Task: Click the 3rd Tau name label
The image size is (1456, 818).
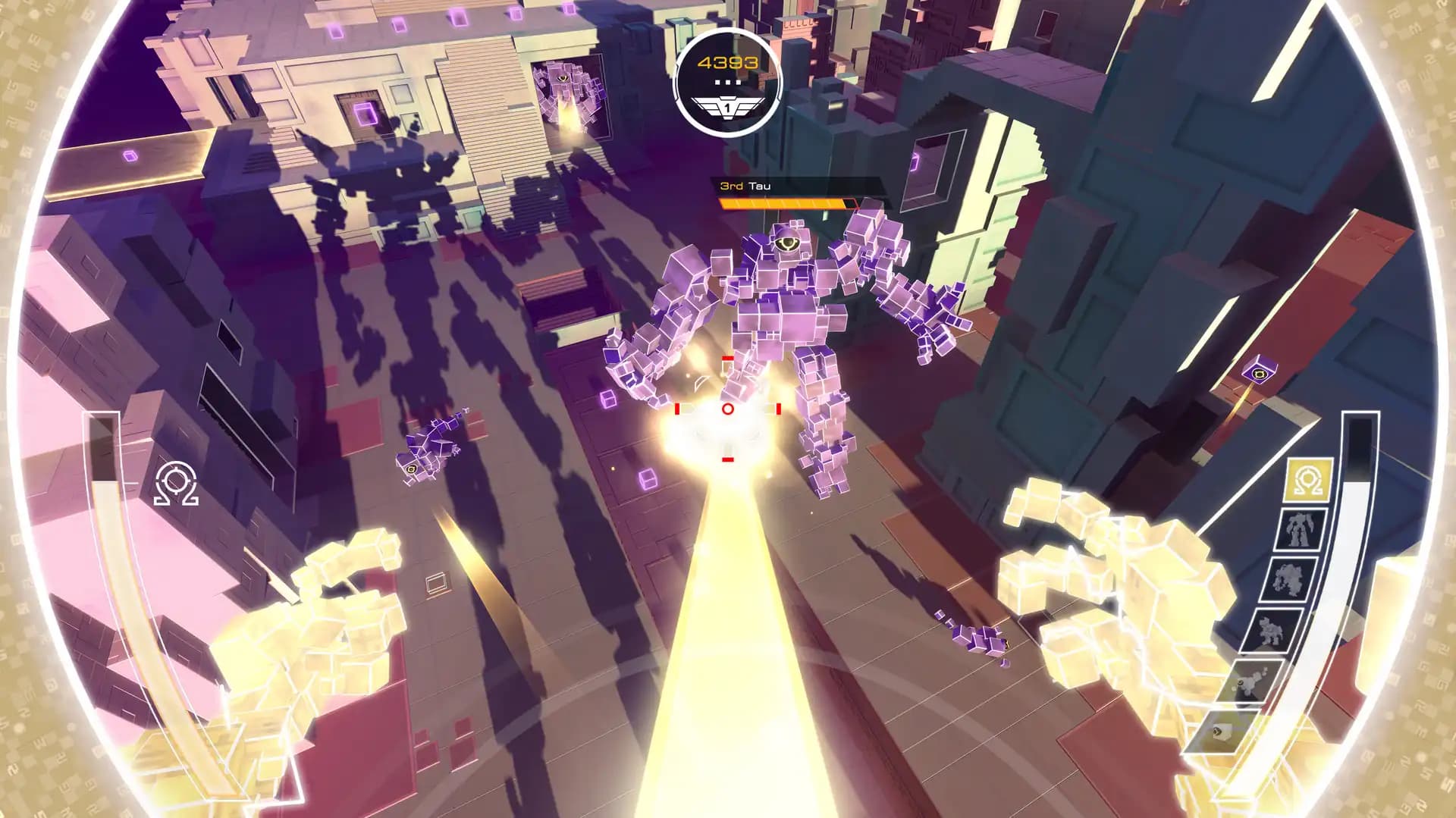Action: coord(743,184)
